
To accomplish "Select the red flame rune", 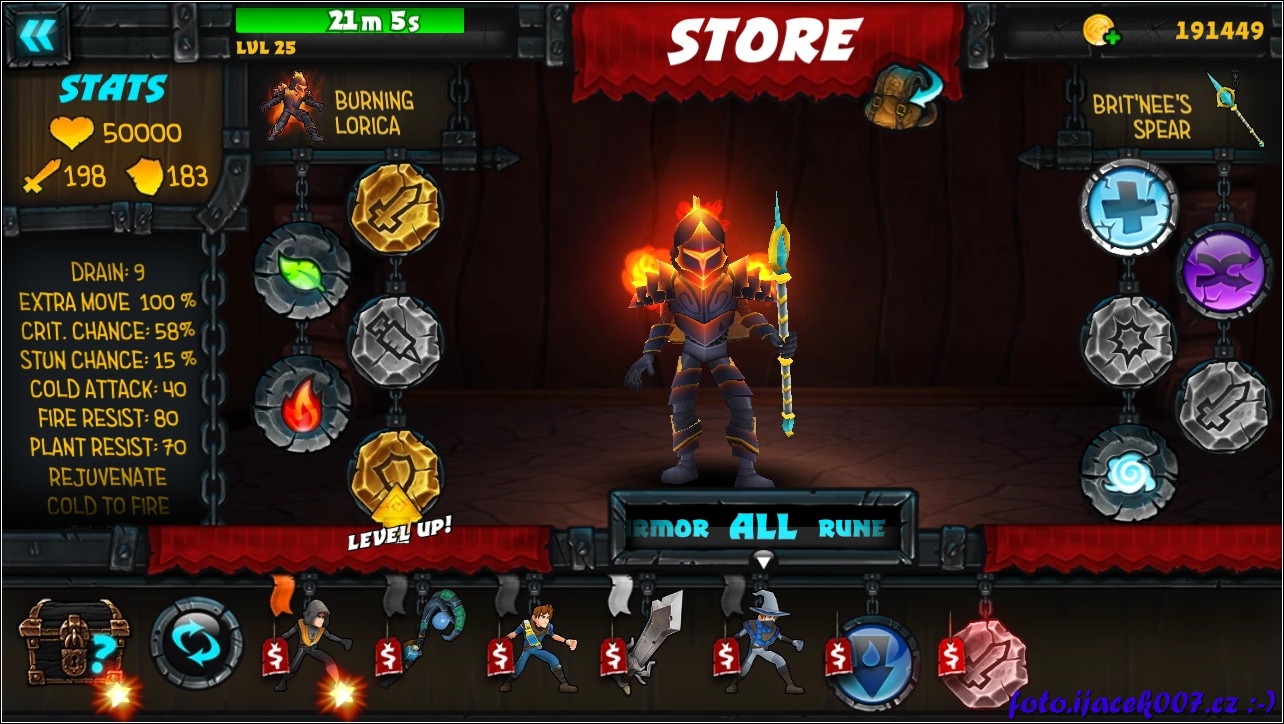I will pyautogui.click(x=302, y=403).
